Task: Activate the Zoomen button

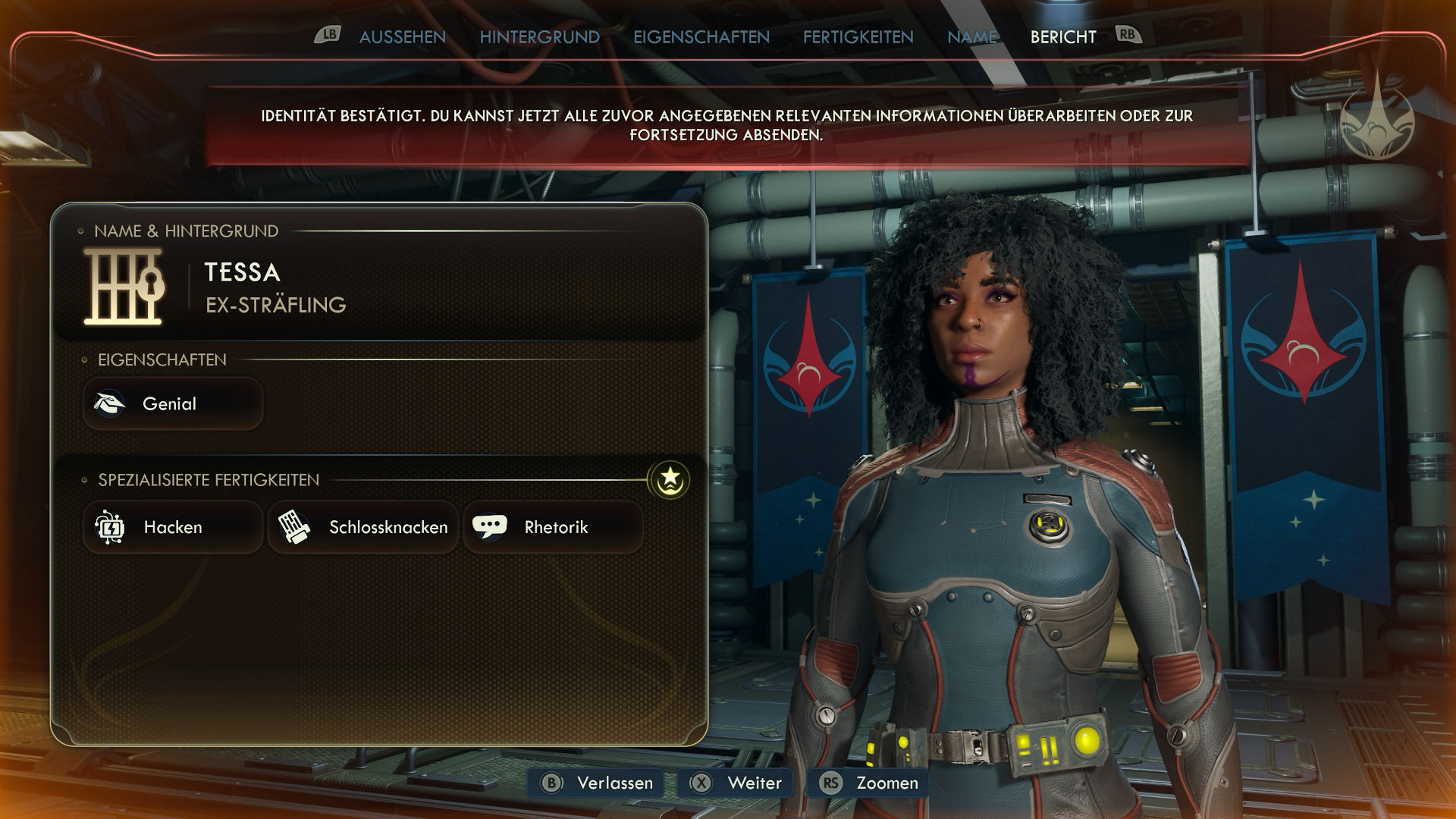Action: click(869, 783)
